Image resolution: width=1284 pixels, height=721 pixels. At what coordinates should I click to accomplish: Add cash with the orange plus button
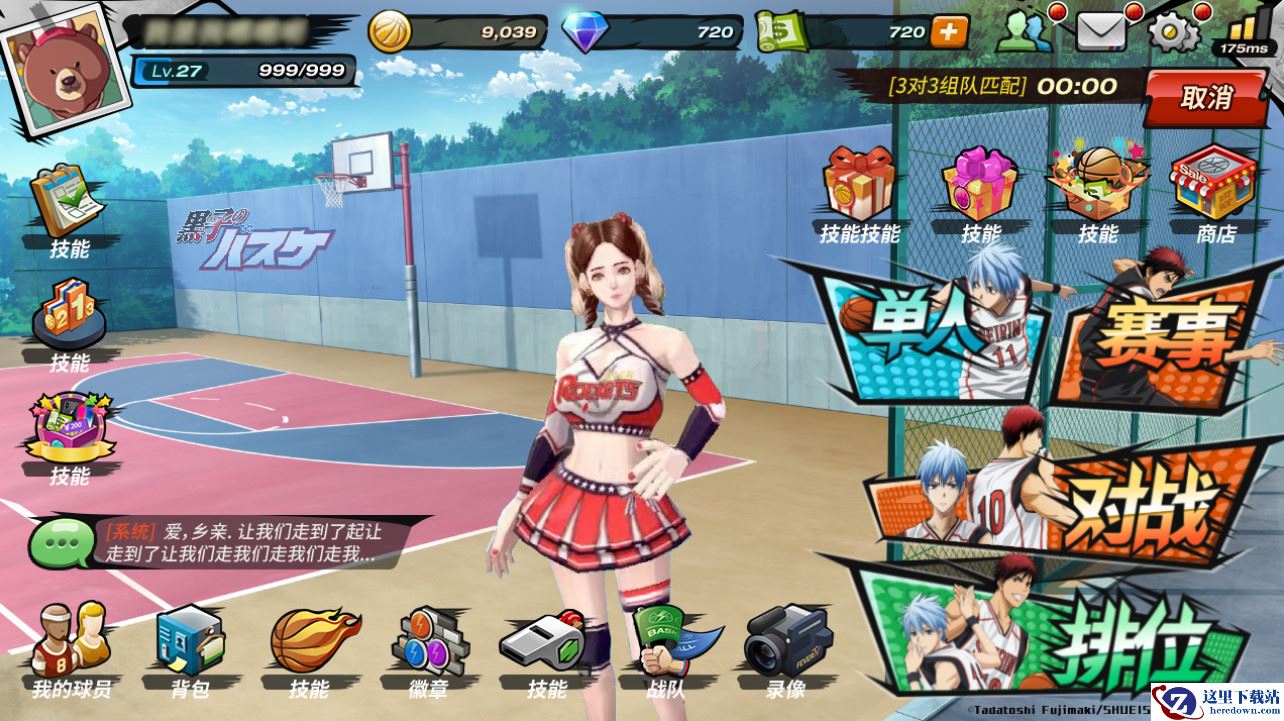[x=949, y=32]
